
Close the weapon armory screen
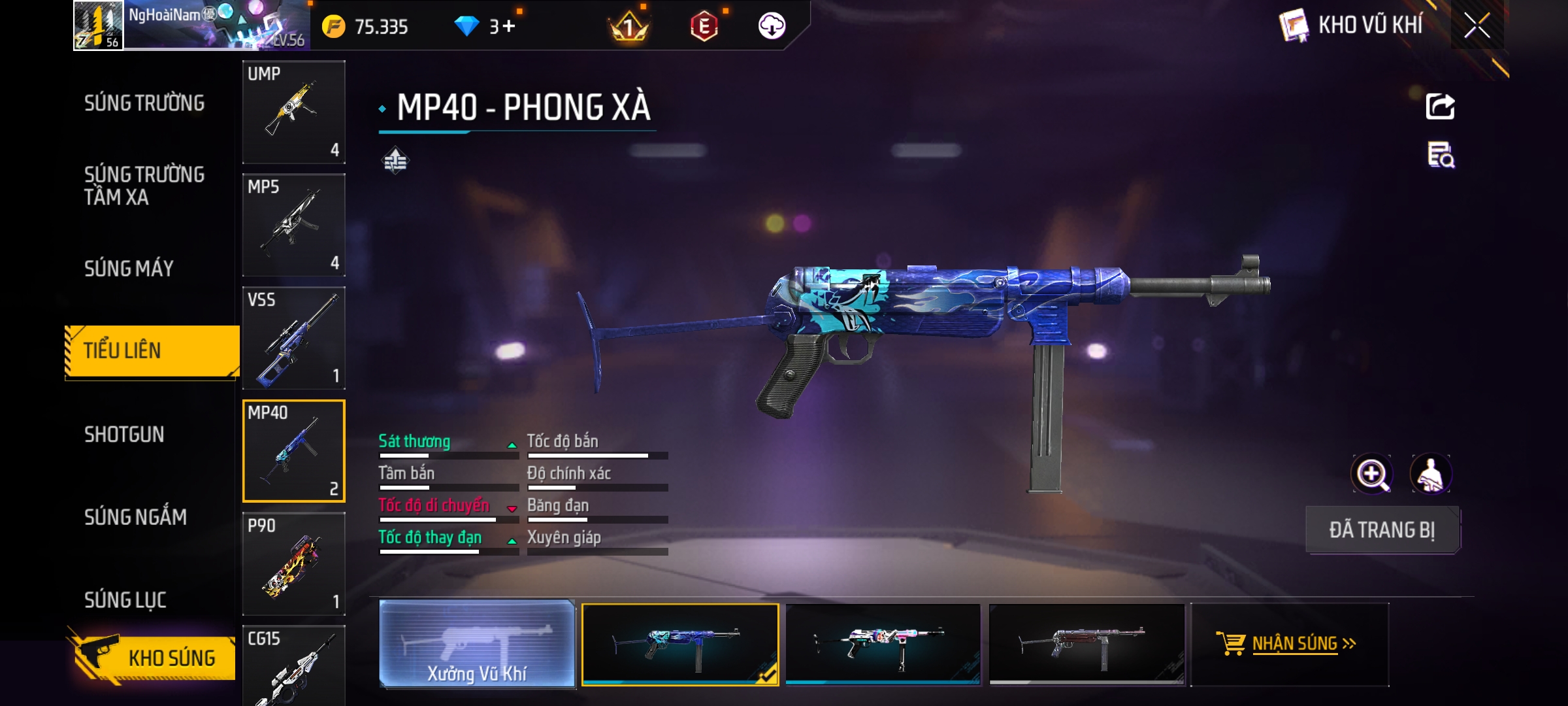pyautogui.click(x=1477, y=26)
